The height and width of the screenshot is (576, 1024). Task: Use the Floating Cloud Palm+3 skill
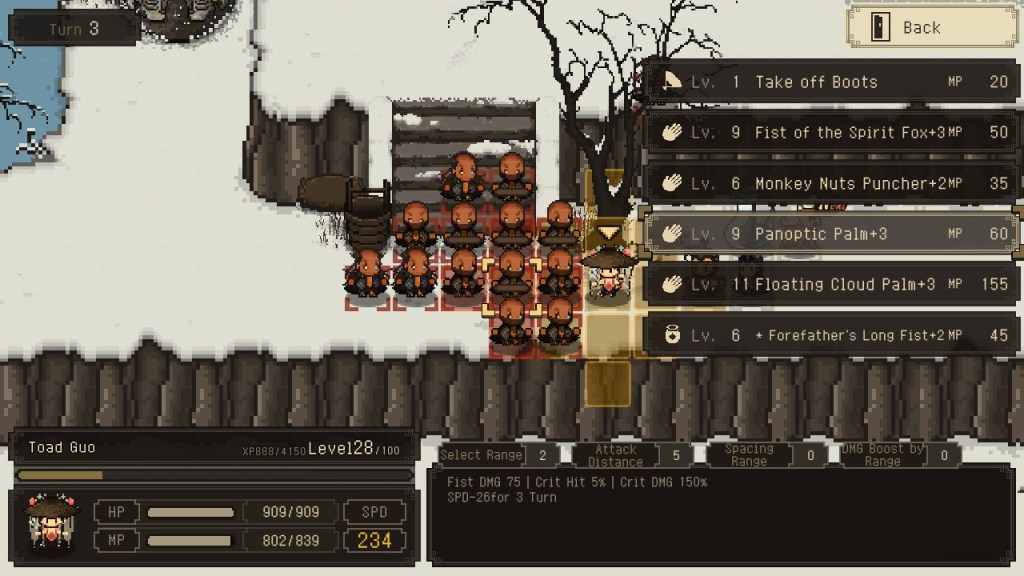click(x=830, y=285)
